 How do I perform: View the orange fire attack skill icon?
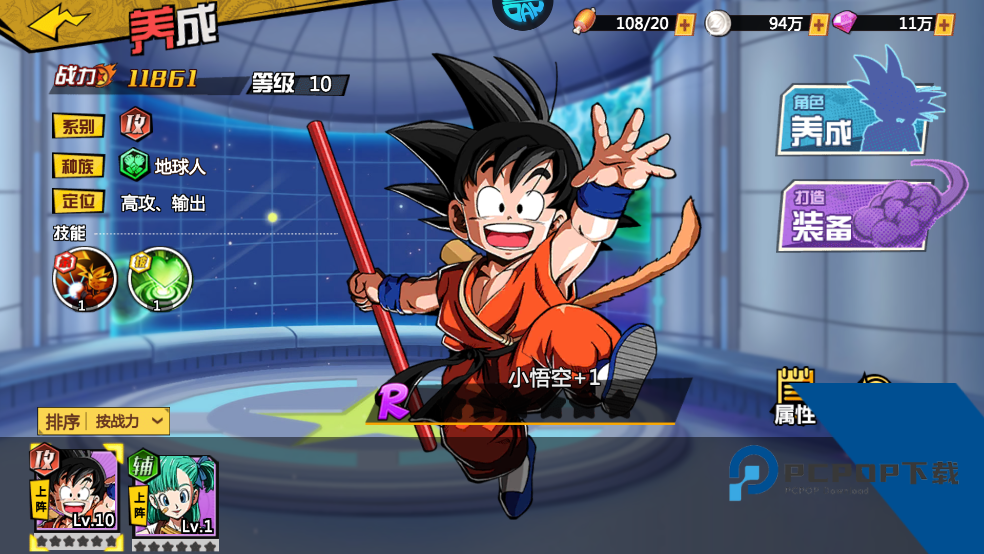point(84,279)
